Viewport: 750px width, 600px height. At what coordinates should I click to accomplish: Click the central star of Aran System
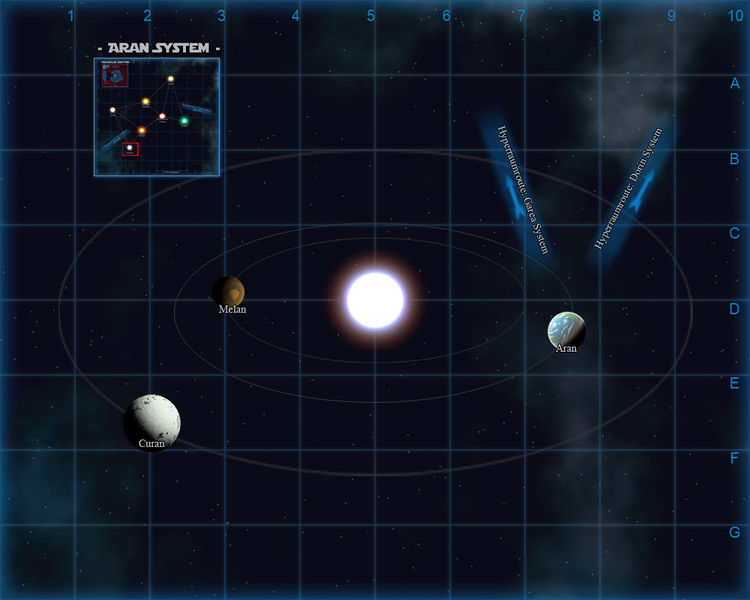coord(375,300)
